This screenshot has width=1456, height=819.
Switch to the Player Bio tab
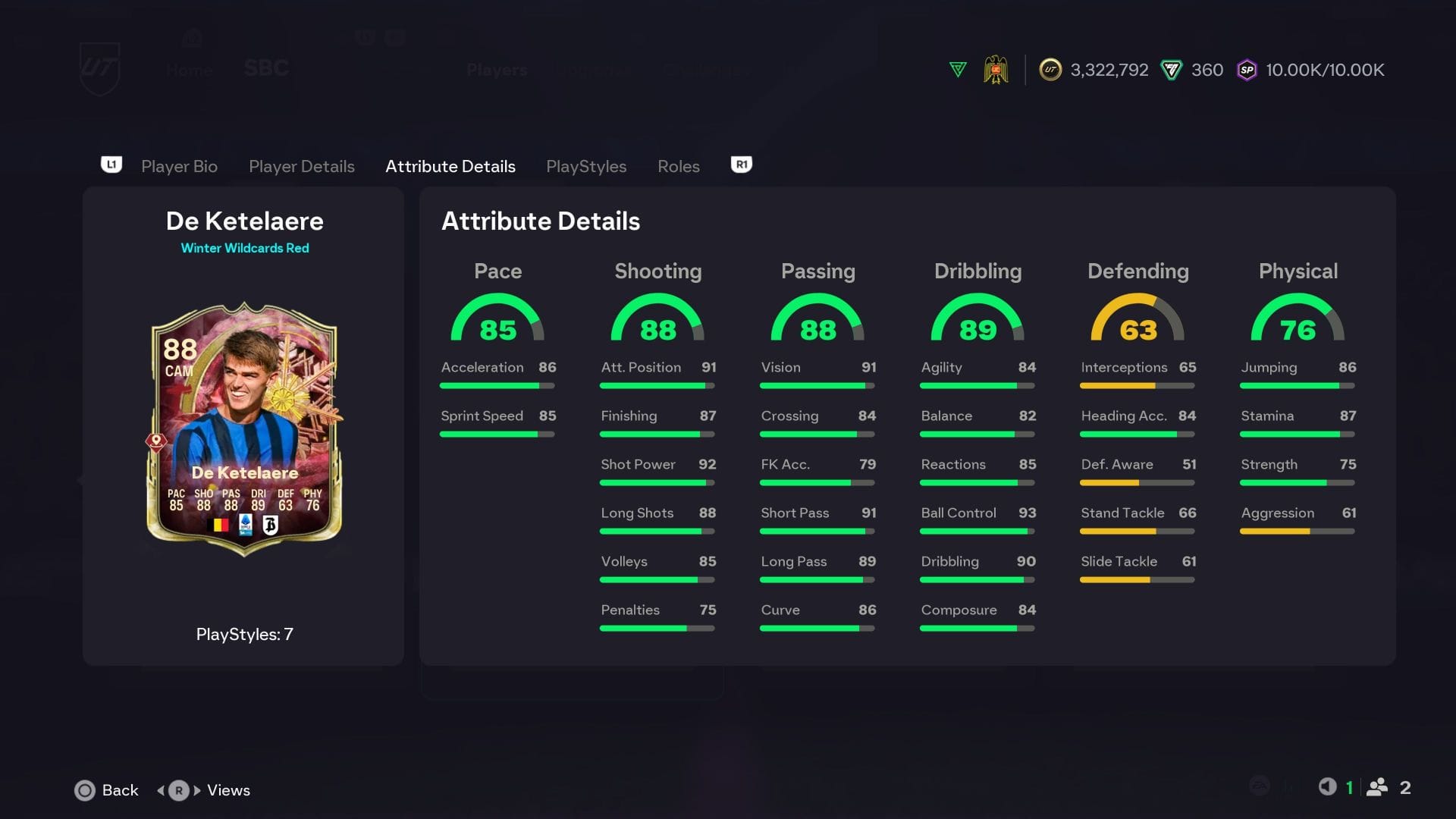coord(179,166)
